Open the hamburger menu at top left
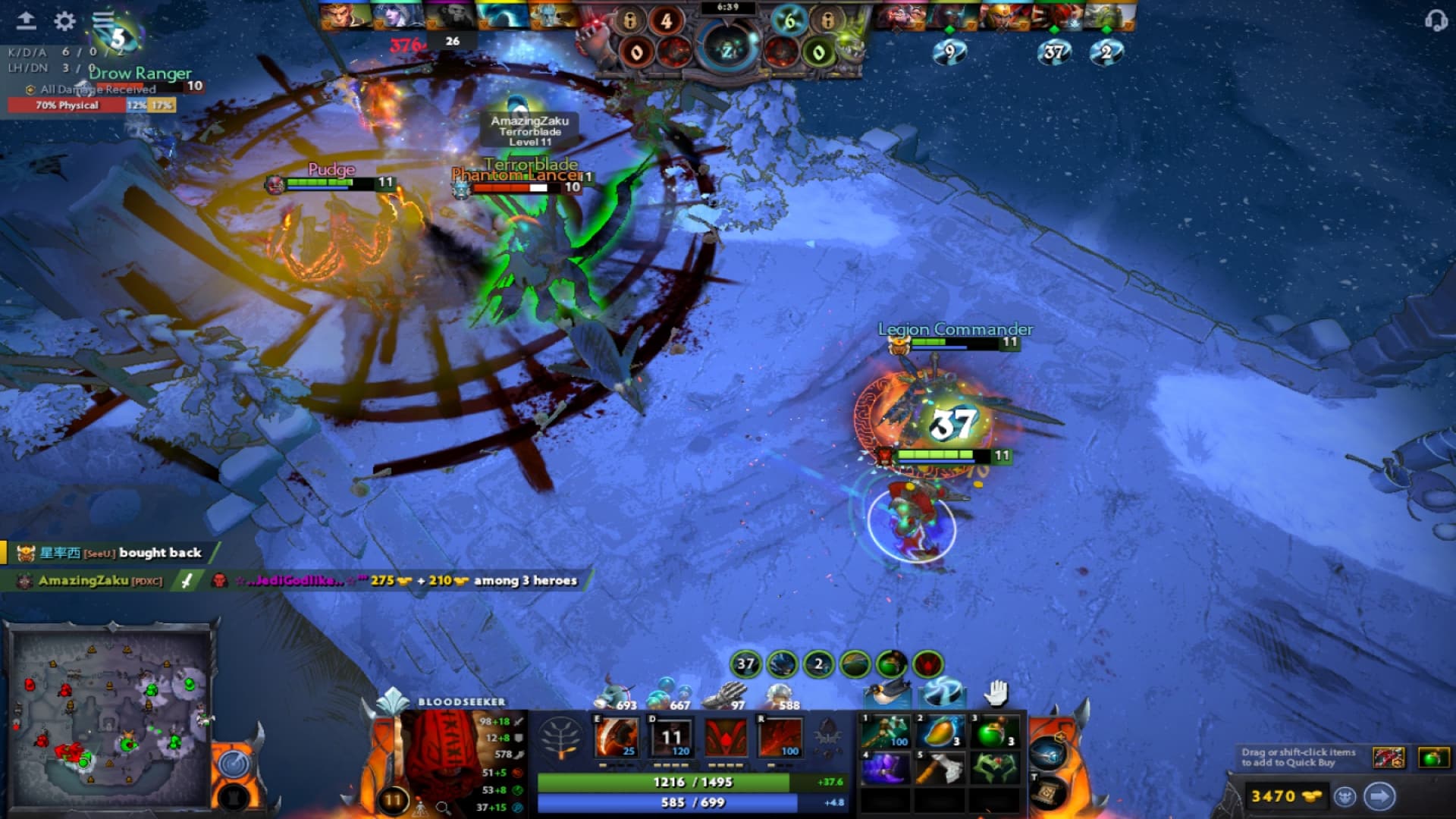1456x819 pixels. click(x=104, y=20)
